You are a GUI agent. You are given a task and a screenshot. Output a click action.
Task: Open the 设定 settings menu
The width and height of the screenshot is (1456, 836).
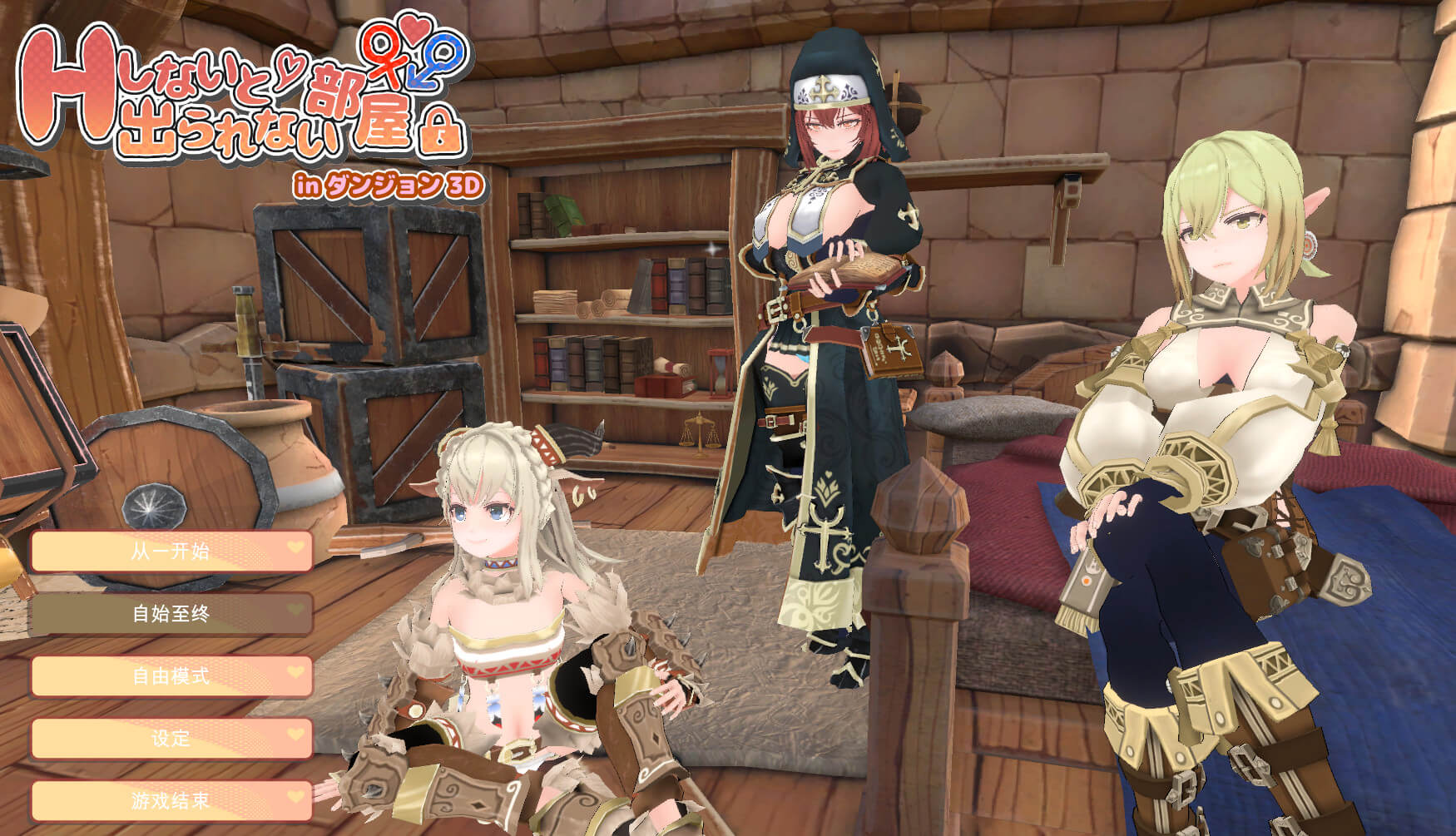point(171,739)
